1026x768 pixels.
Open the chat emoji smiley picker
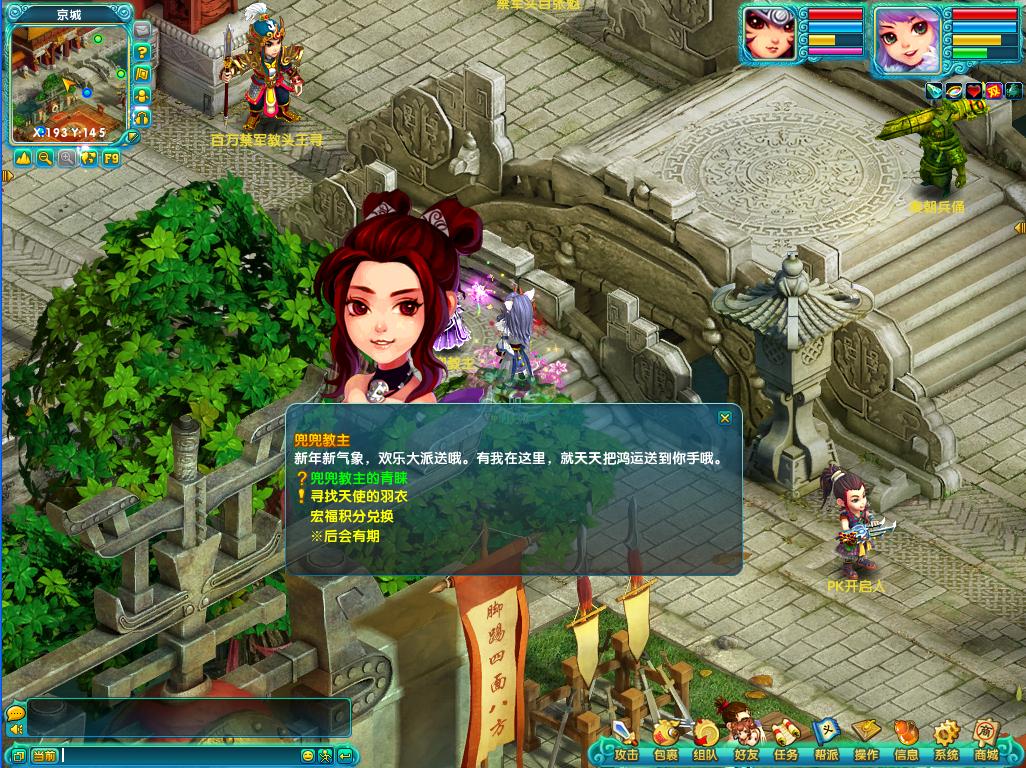[308, 756]
